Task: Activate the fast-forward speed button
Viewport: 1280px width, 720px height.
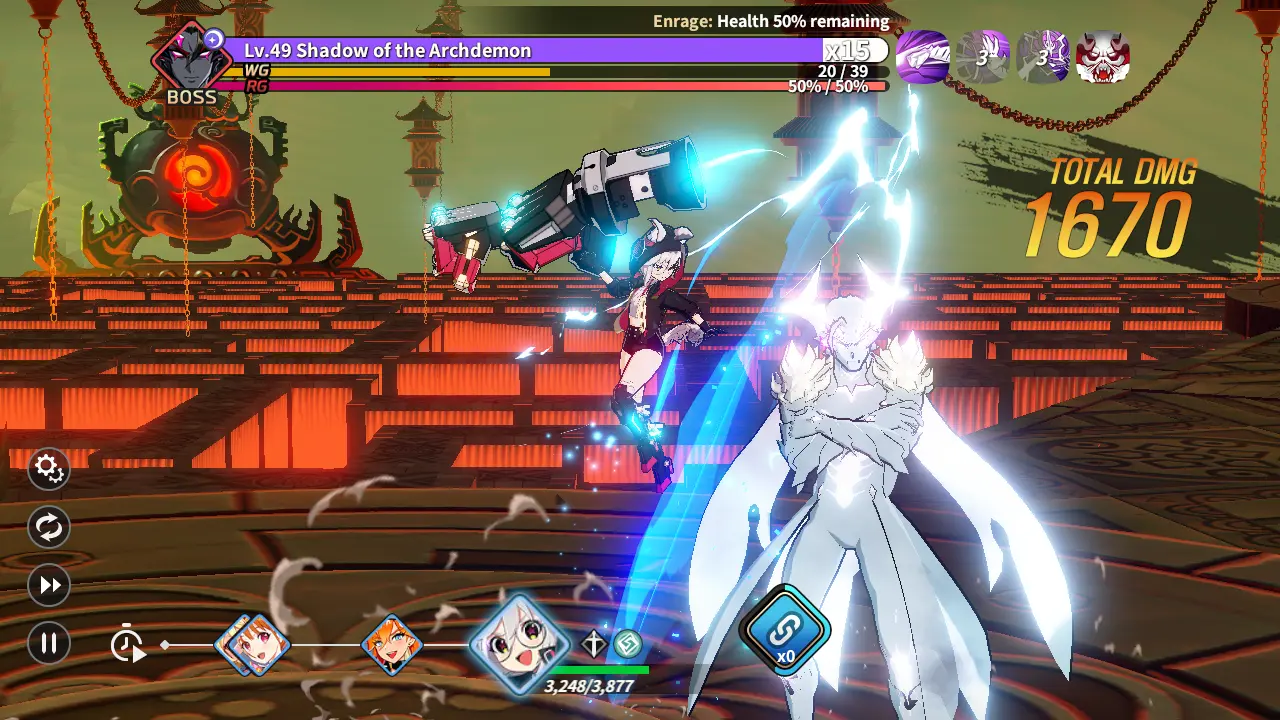Action: [48, 585]
